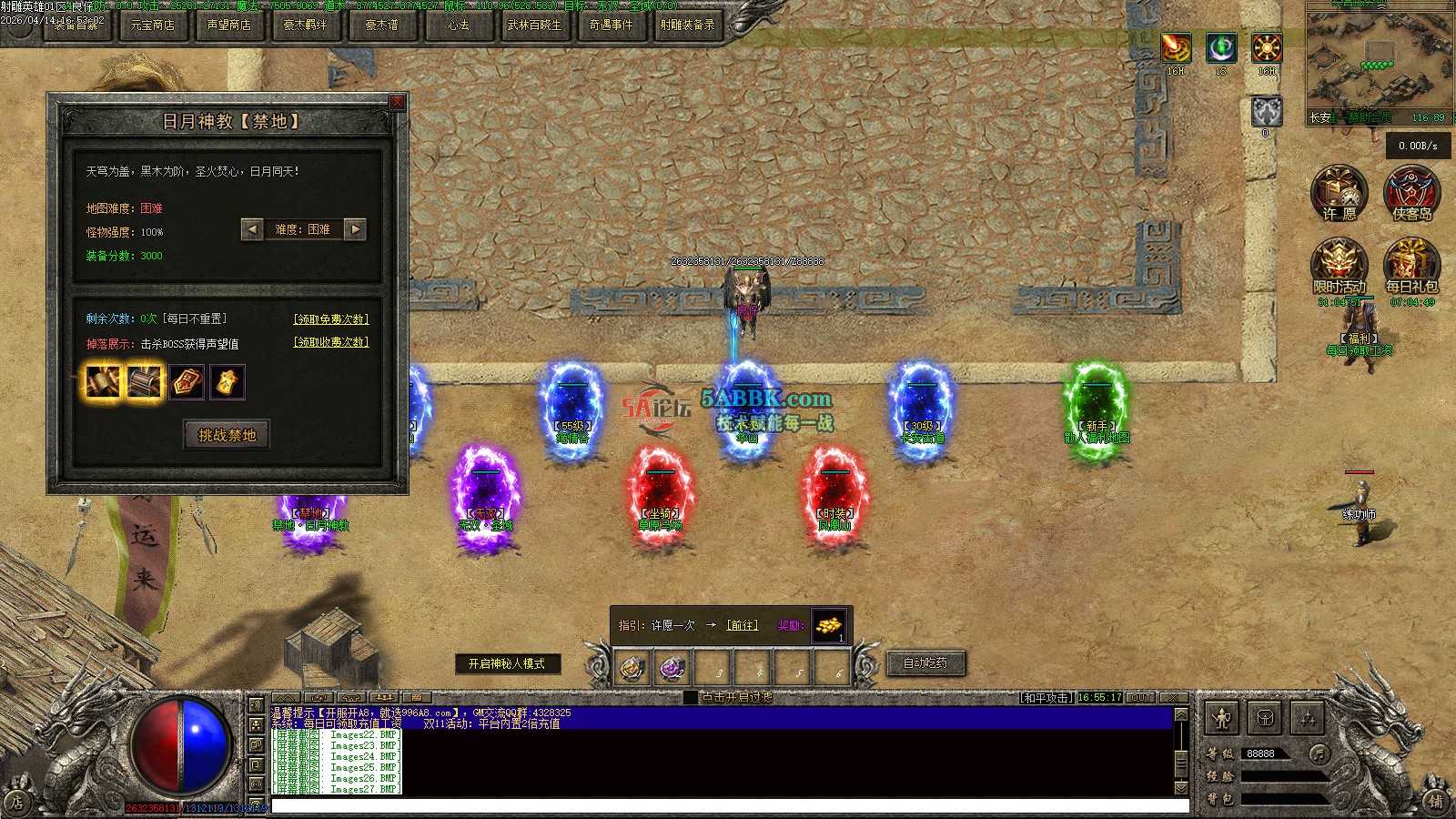Viewport: 1456px width, 819px height.
Task: Open the 武林百晓生 menu
Action: coord(534,25)
